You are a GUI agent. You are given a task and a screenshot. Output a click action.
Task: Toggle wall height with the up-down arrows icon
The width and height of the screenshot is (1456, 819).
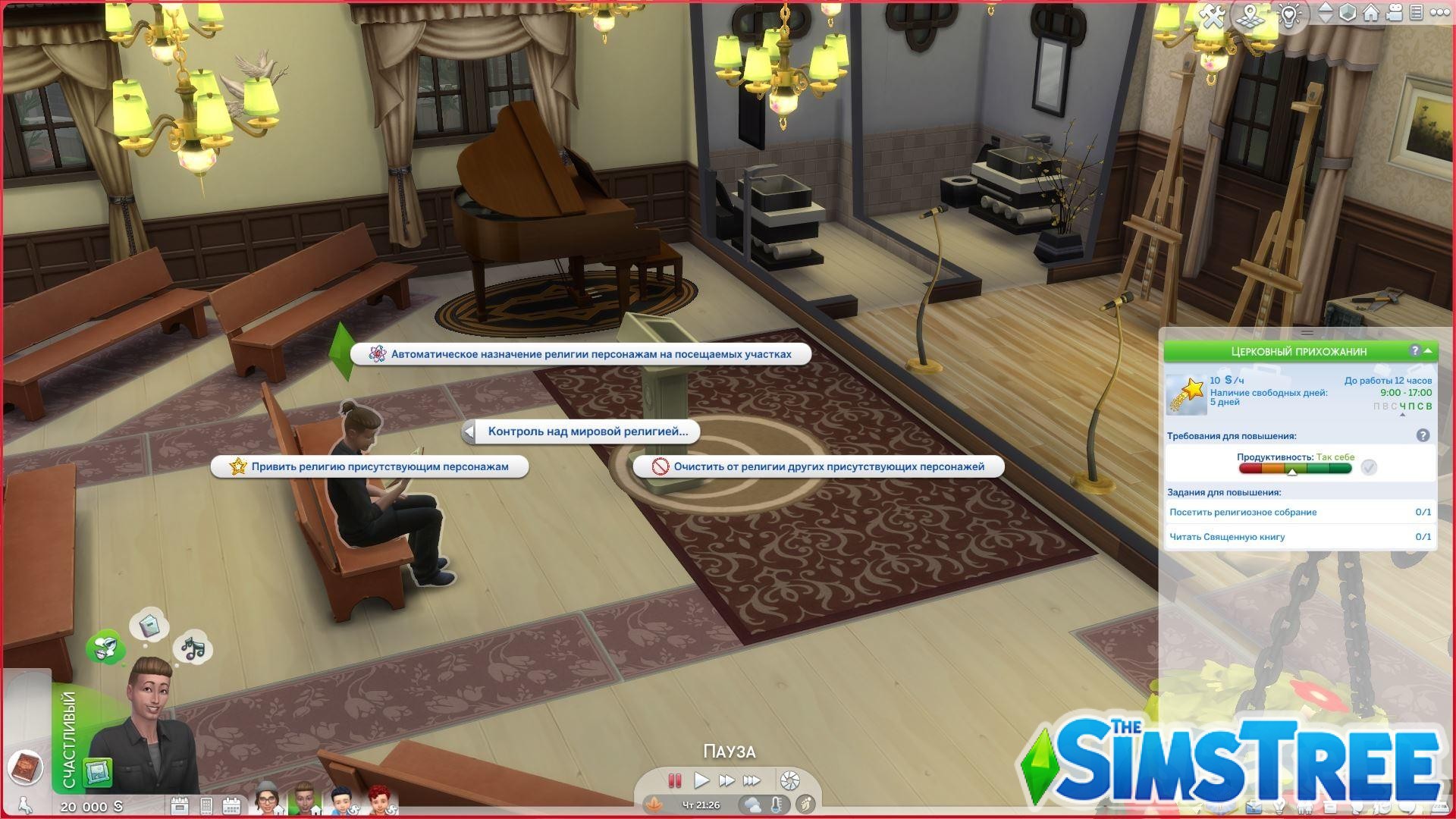pyautogui.click(x=1325, y=13)
